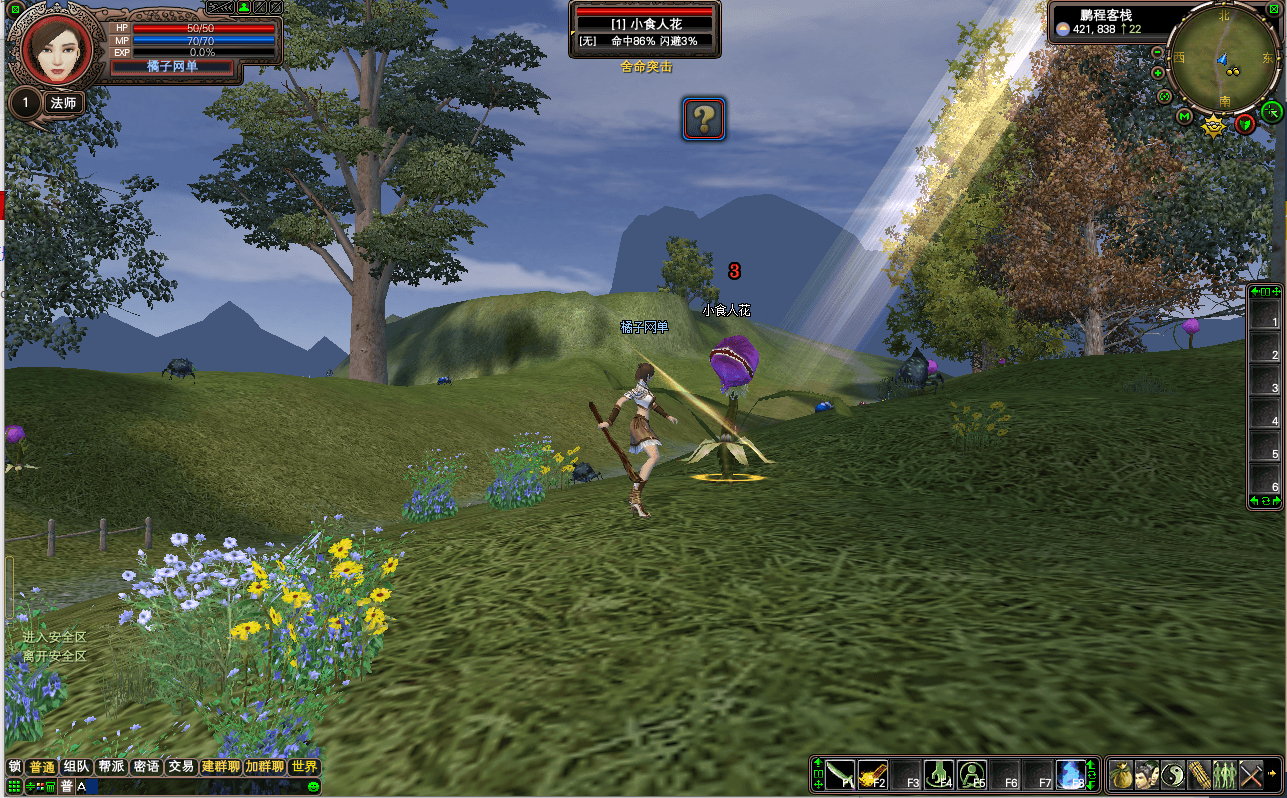The width and height of the screenshot is (1287, 798).
Task: Open the world map with M button
Action: click(1185, 118)
